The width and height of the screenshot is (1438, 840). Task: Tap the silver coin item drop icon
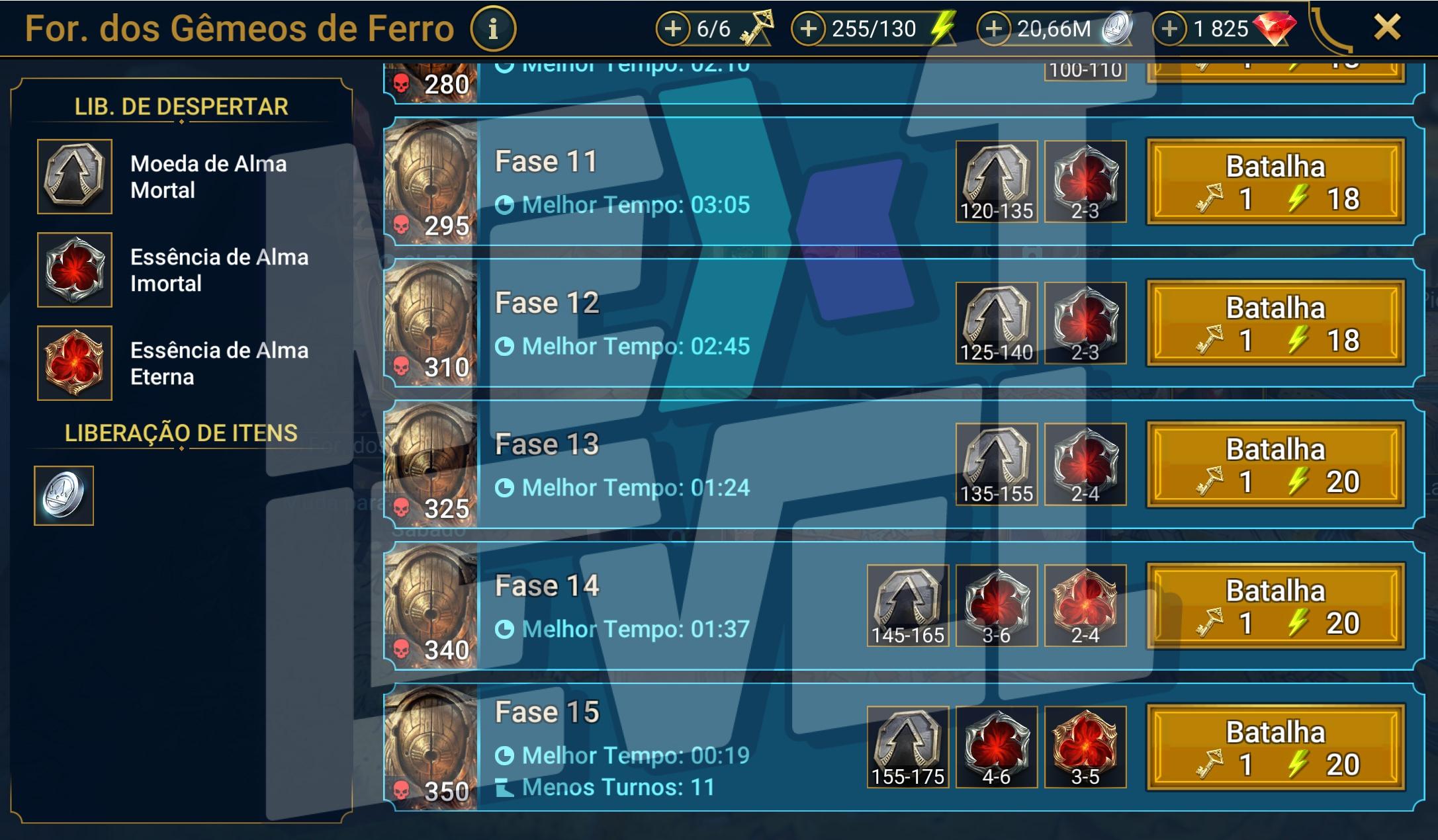click(x=64, y=496)
